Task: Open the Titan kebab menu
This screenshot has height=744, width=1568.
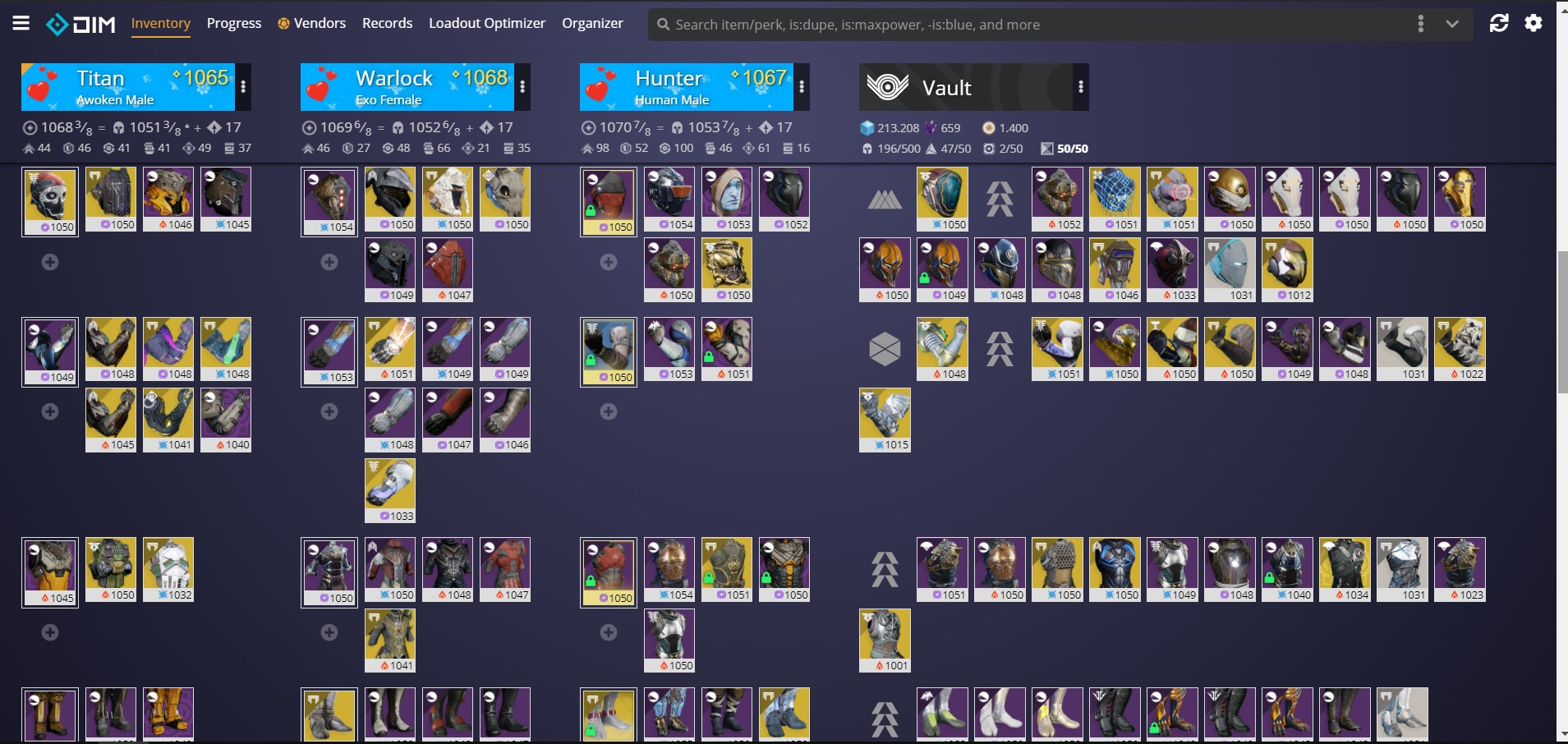Action: [244, 85]
